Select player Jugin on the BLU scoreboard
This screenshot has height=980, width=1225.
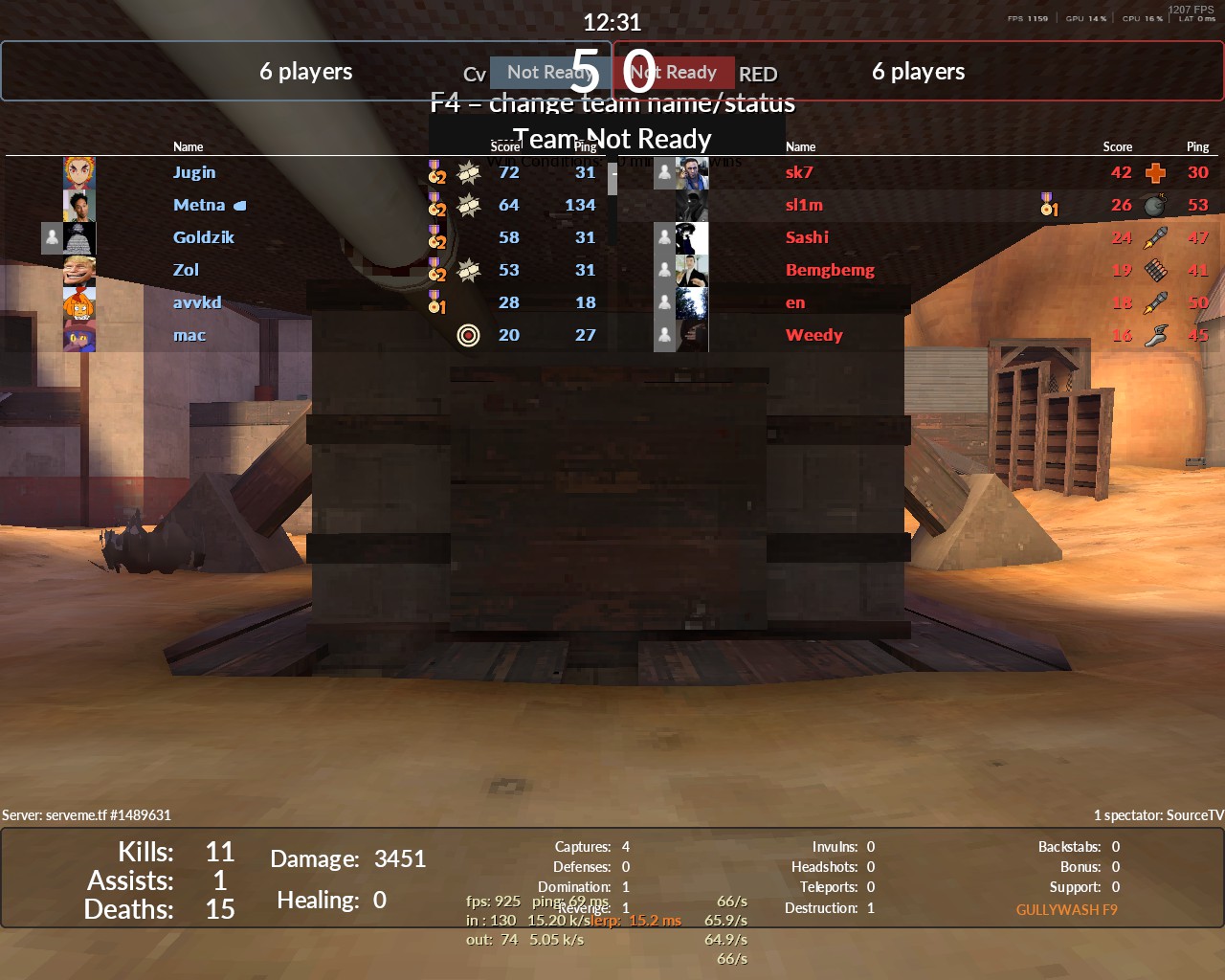point(194,172)
